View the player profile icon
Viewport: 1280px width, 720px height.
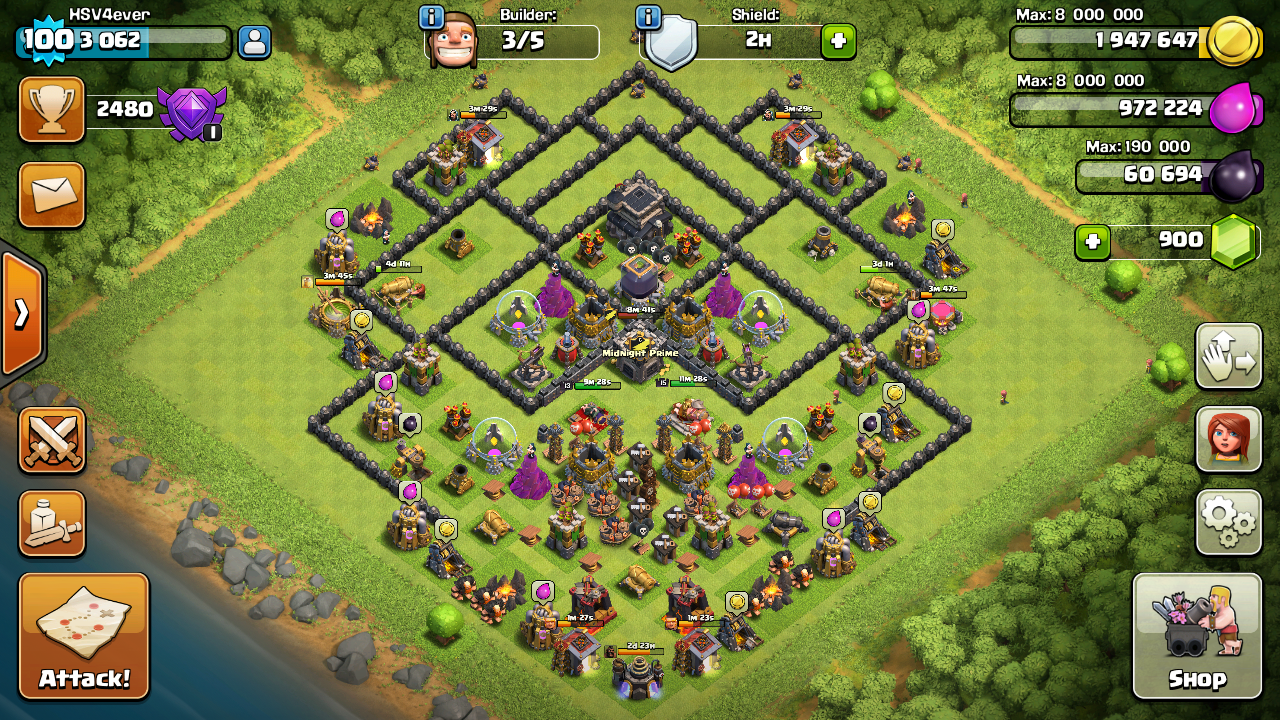coord(255,42)
